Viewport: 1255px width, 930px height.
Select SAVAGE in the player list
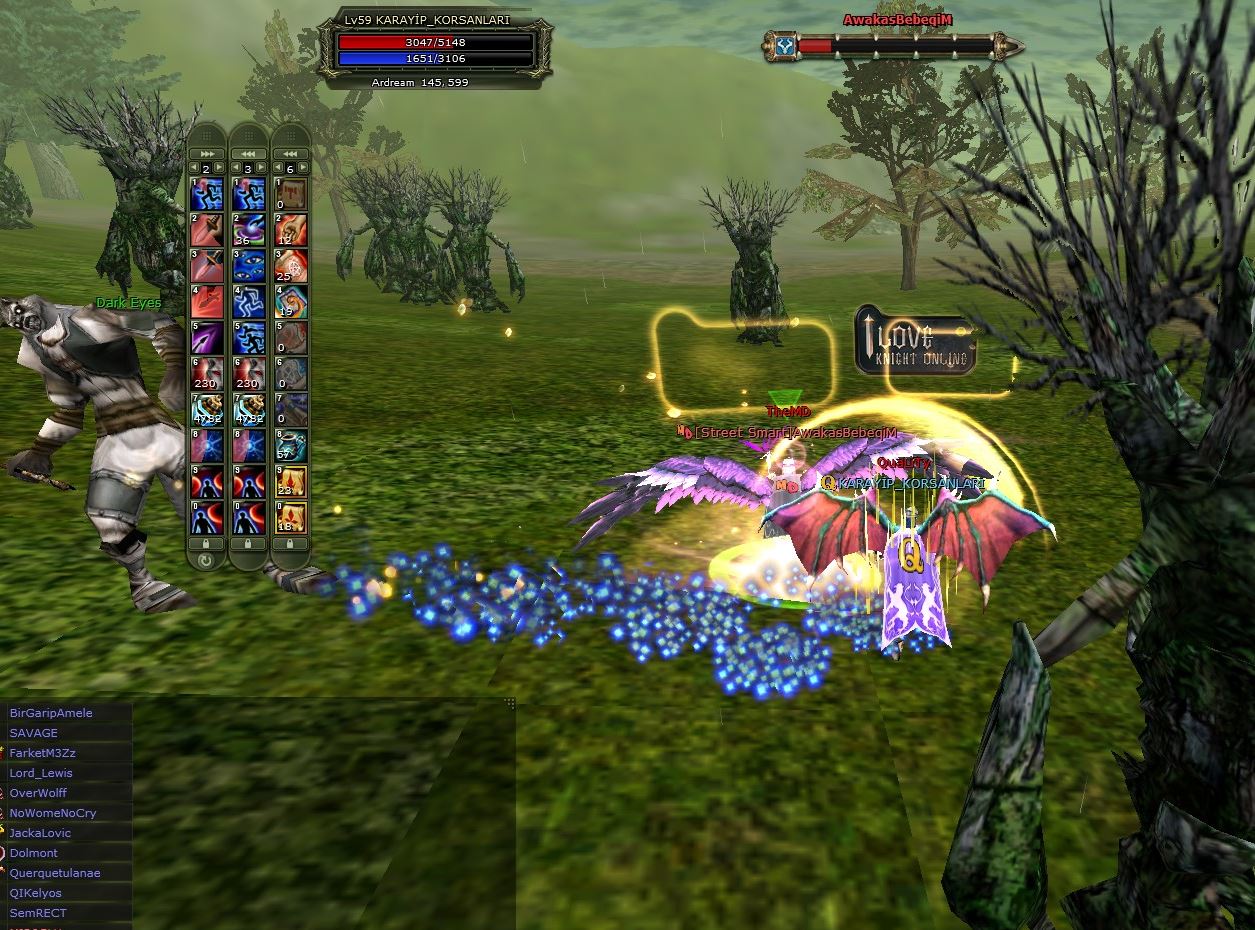tap(34, 733)
